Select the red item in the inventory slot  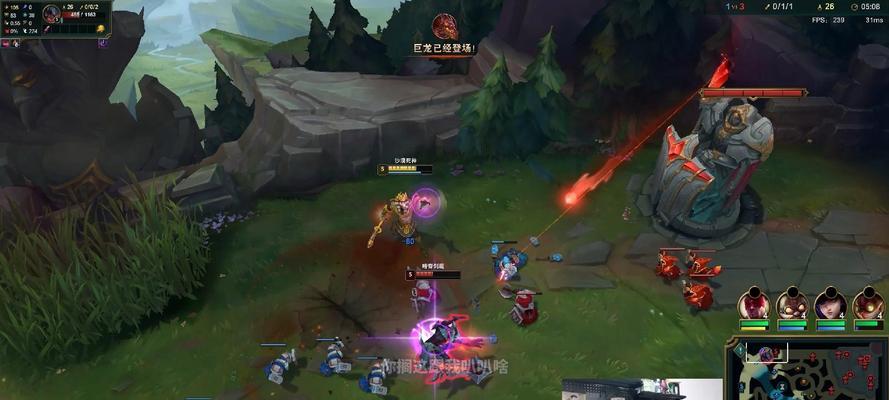(x=47, y=31)
